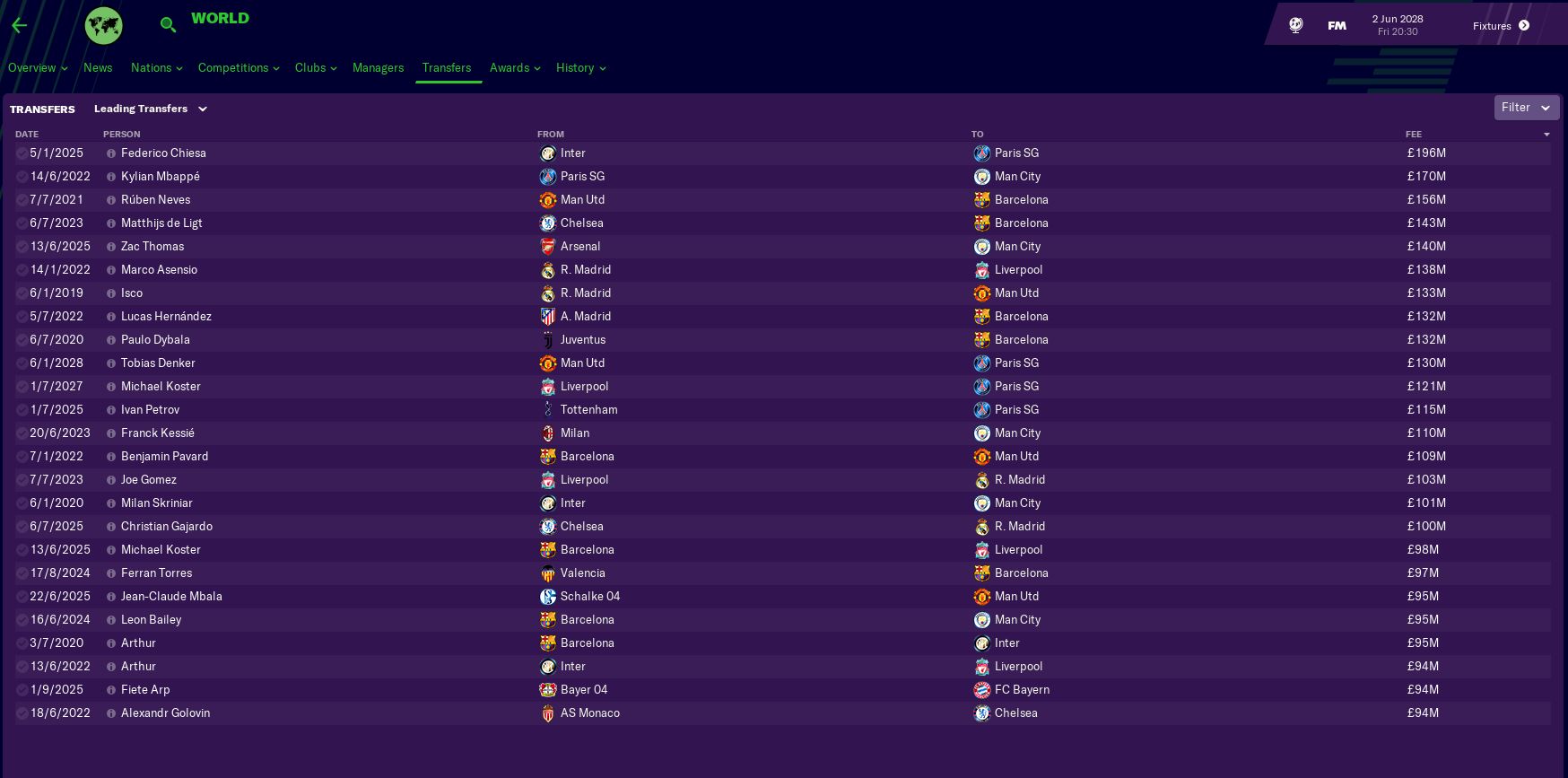Open Fixtures using the arrow button
Viewport: 1568px width, 778px height.
[x=1523, y=26]
